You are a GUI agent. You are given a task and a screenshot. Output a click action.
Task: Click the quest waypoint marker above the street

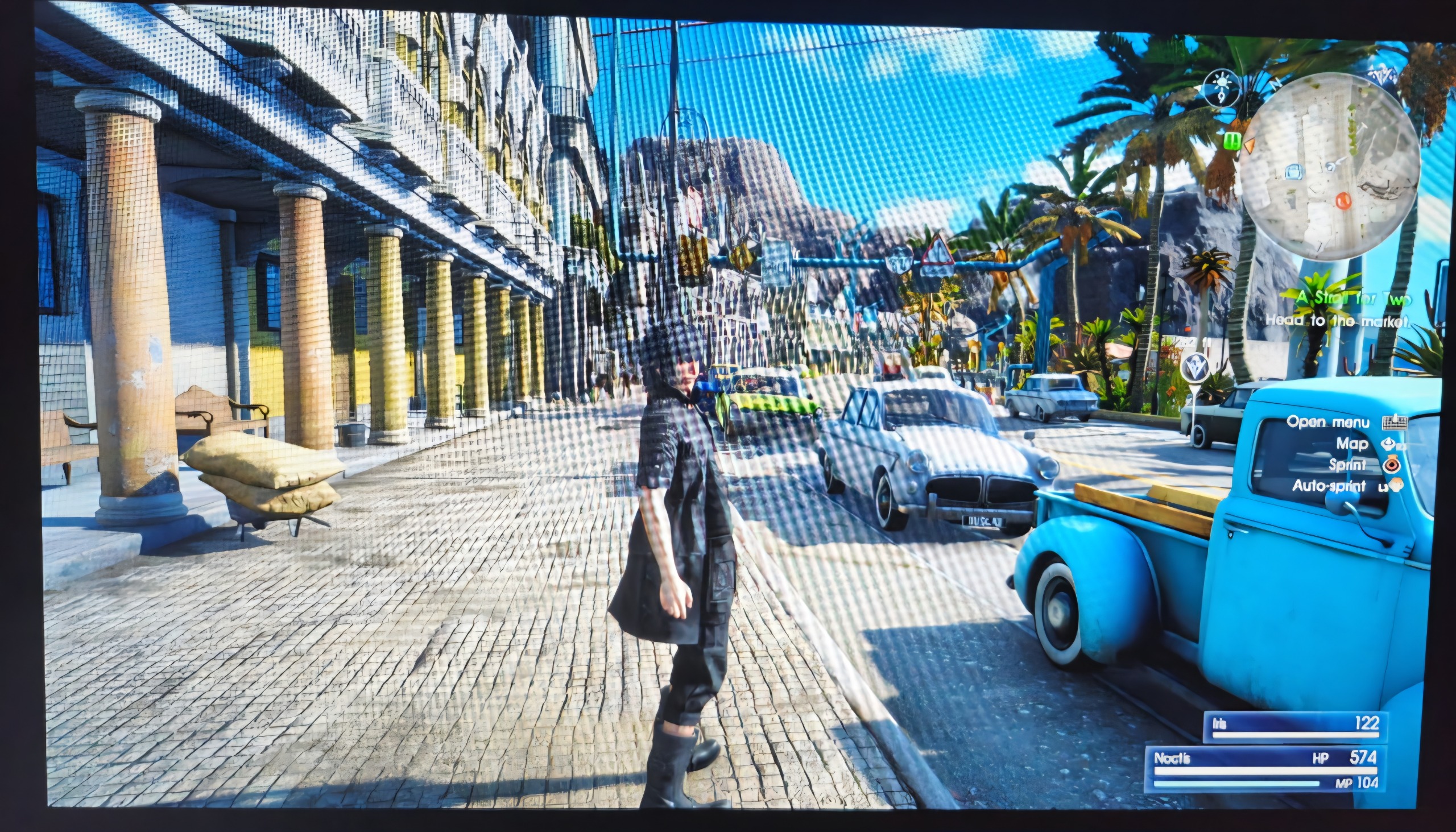(x=1195, y=367)
